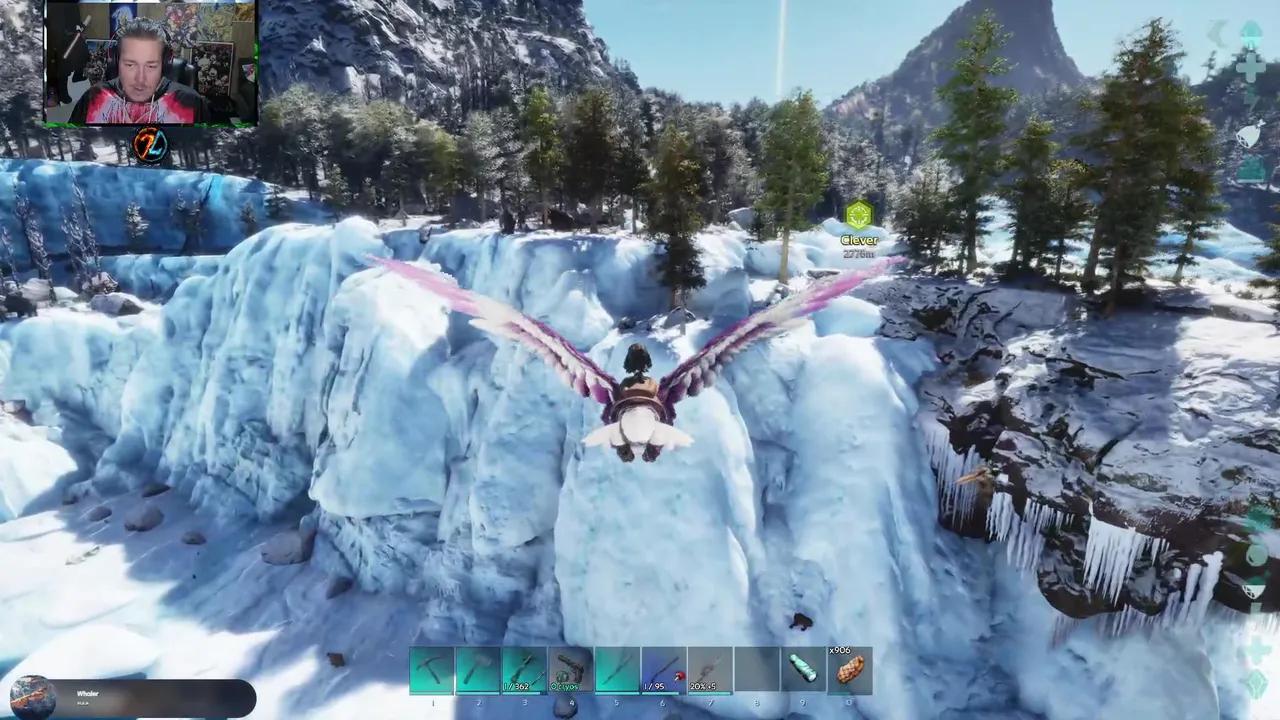Click the white weight bag status icon
The height and width of the screenshot is (720, 1280).
point(1250,134)
